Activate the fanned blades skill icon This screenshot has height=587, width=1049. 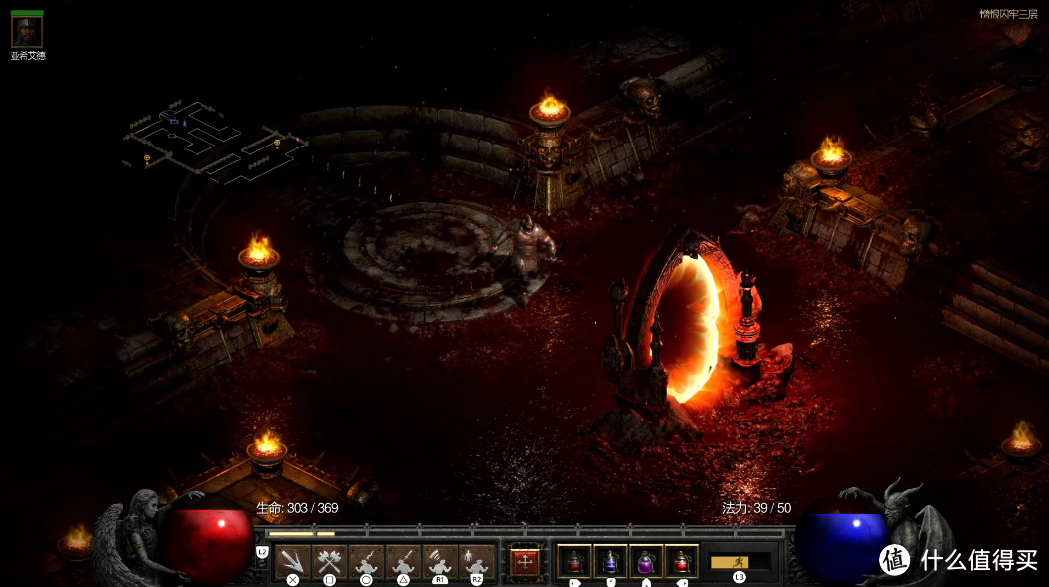[x=293, y=561]
